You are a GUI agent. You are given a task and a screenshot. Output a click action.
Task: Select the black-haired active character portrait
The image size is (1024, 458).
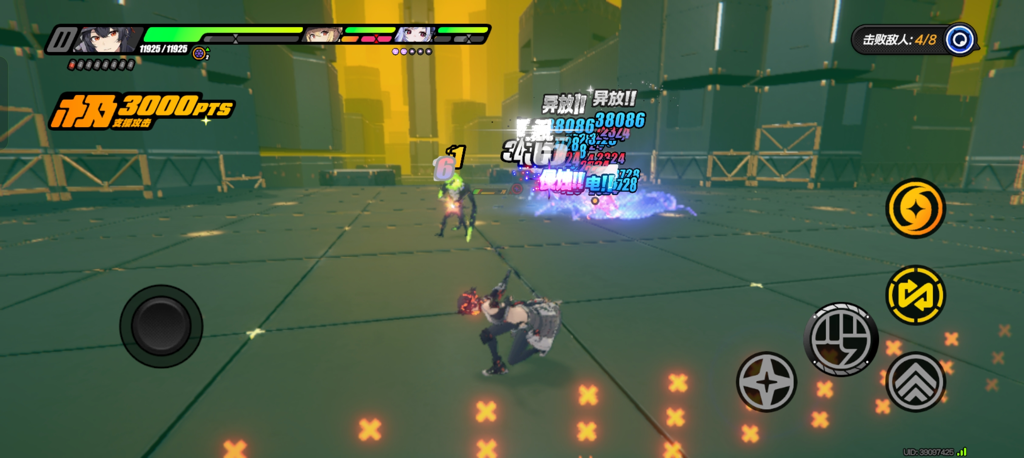pos(106,40)
